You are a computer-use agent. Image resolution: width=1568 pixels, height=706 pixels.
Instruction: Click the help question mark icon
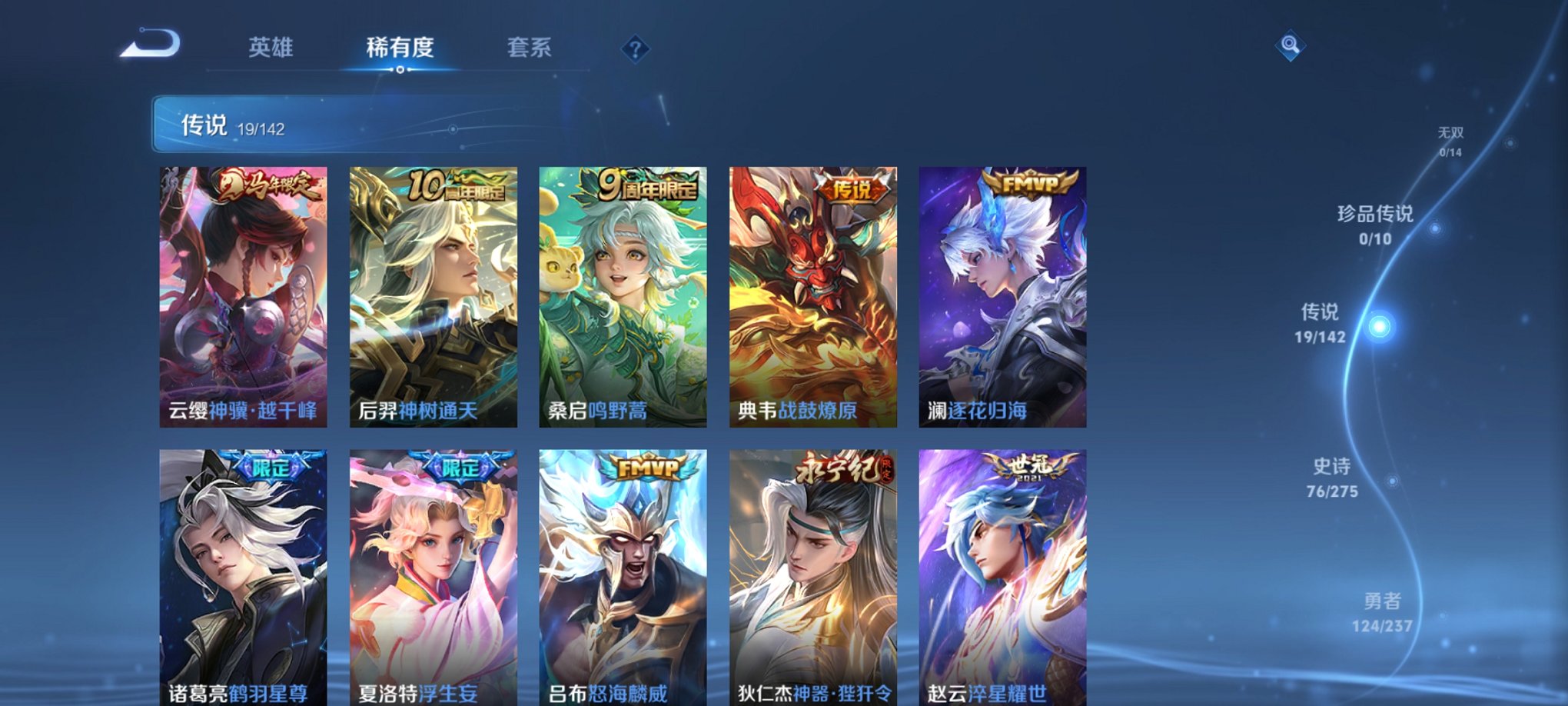coord(634,49)
